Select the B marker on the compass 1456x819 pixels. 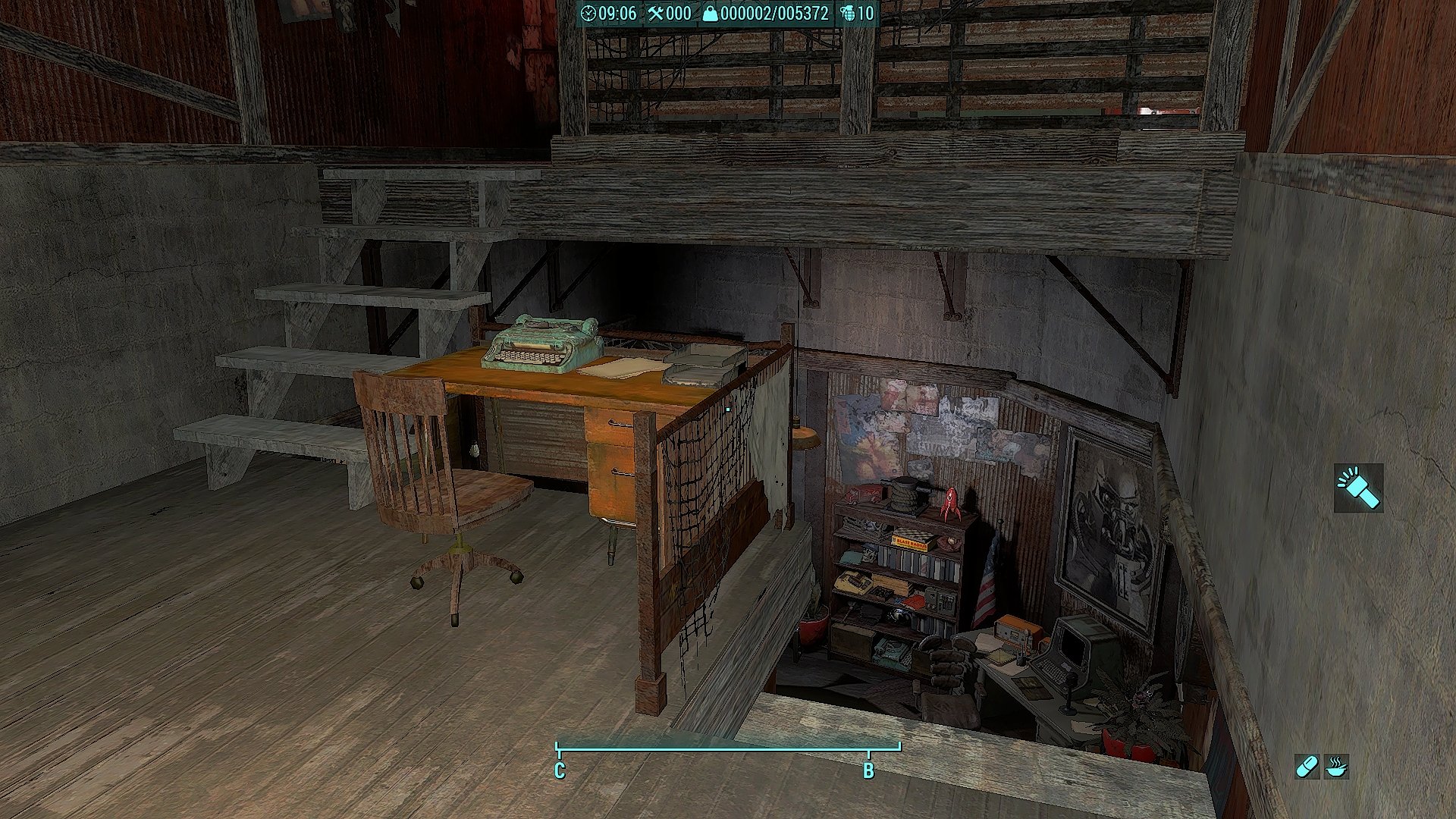[869, 770]
